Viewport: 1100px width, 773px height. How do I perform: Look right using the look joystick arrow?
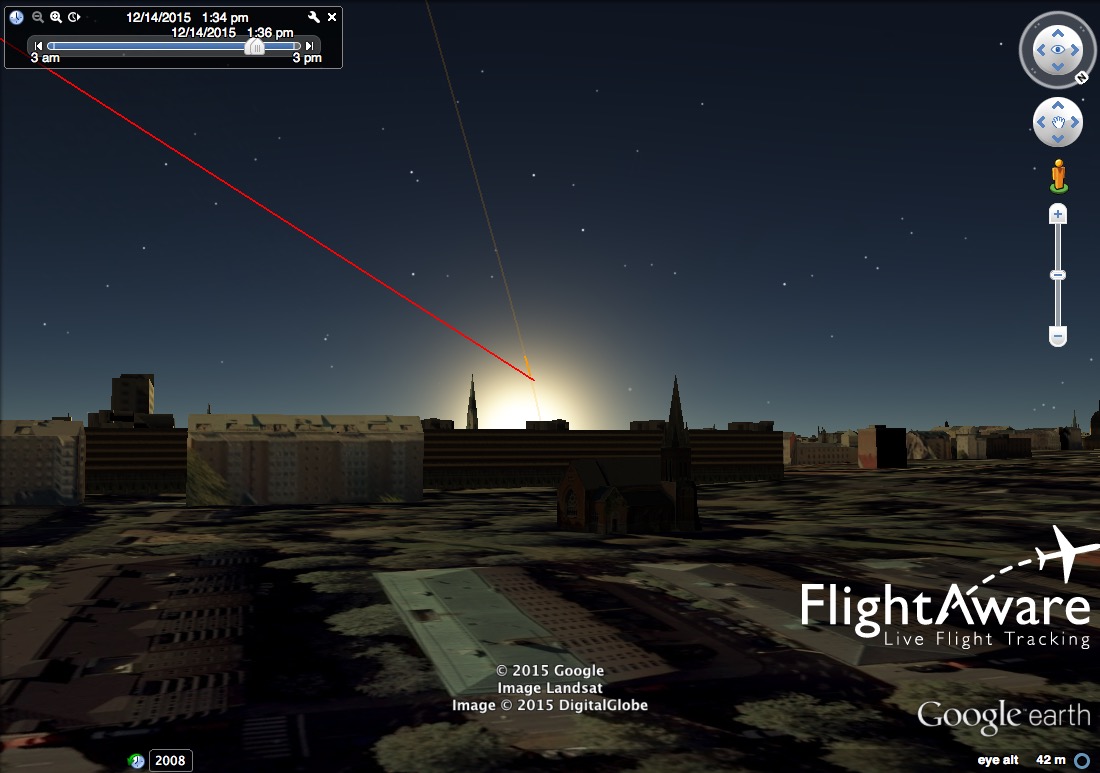tap(1076, 49)
